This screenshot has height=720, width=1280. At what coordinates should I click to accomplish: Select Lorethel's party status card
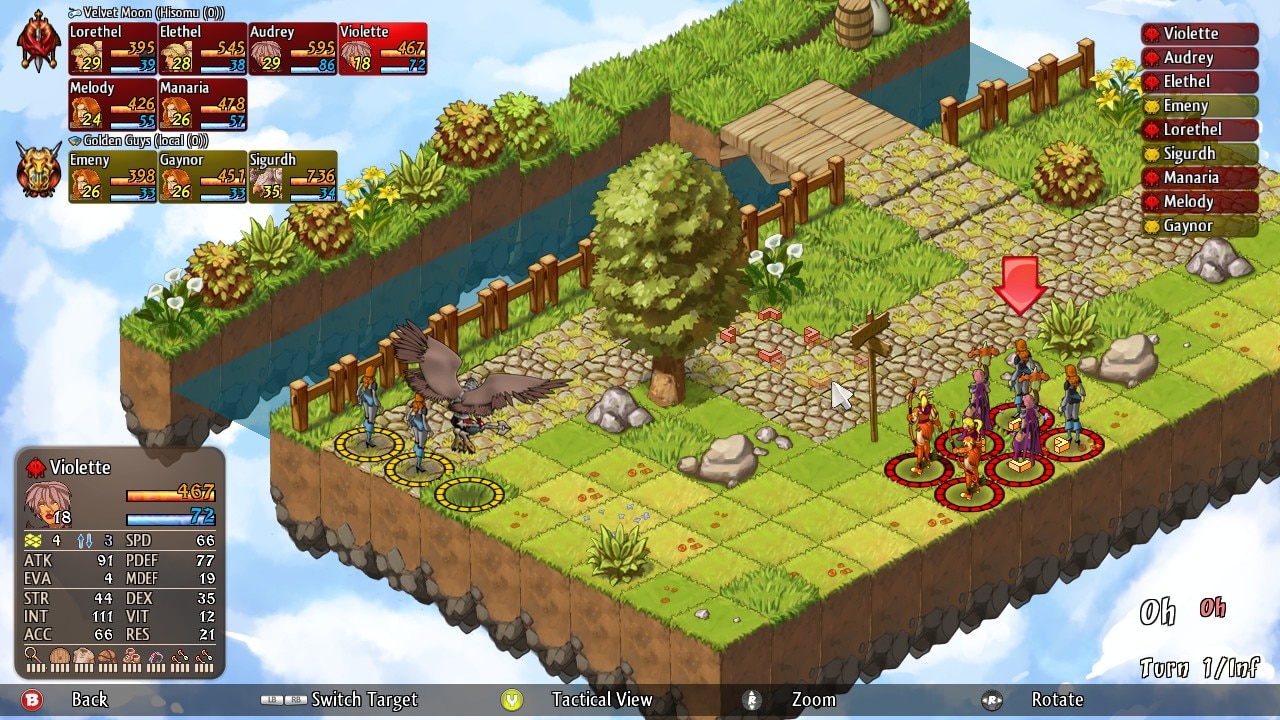pos(113,49)
